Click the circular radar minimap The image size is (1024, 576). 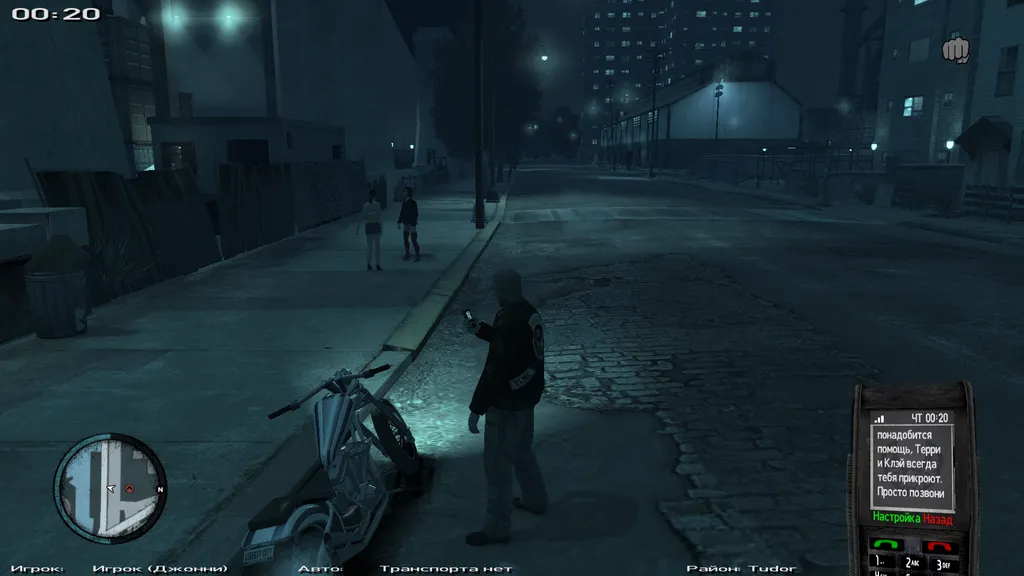[109, 487]
